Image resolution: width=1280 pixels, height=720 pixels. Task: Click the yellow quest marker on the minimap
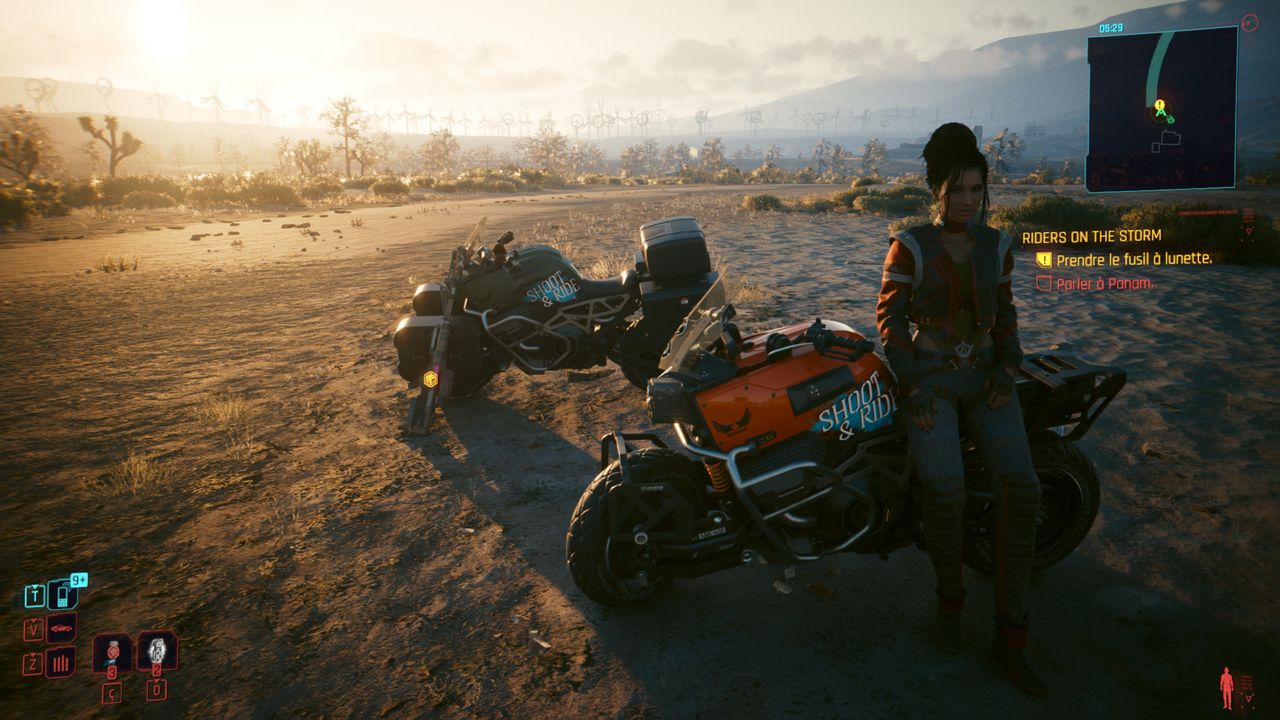point(1160,105)
